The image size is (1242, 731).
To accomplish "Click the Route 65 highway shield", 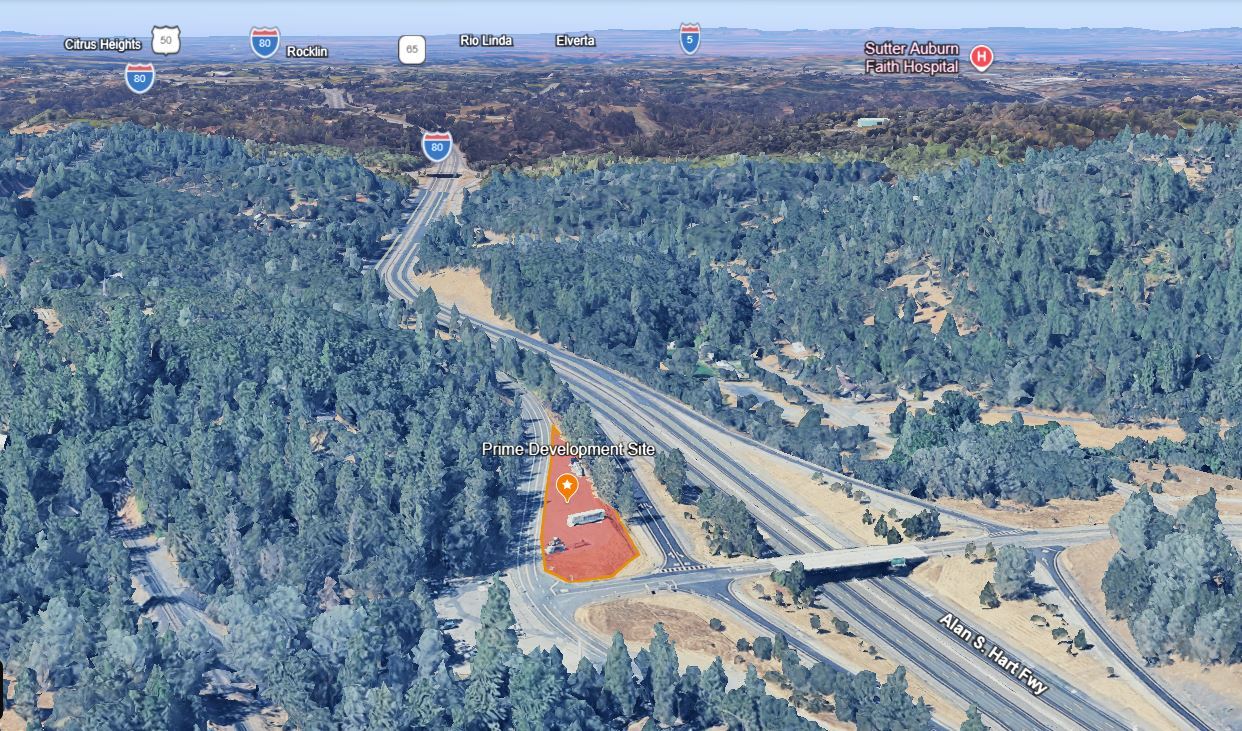I will [411, 49].
